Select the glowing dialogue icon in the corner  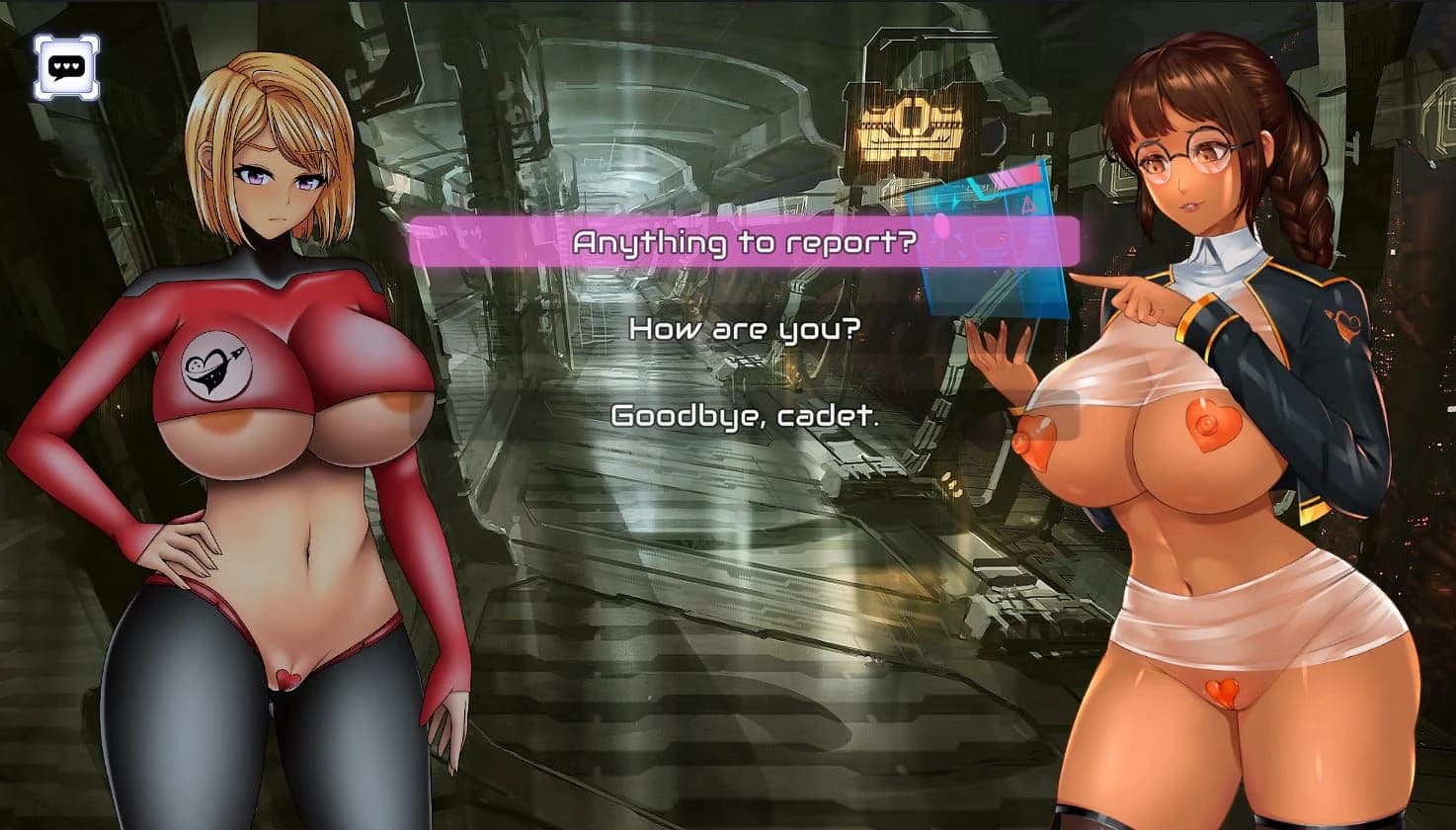click(x=65, y=64)
